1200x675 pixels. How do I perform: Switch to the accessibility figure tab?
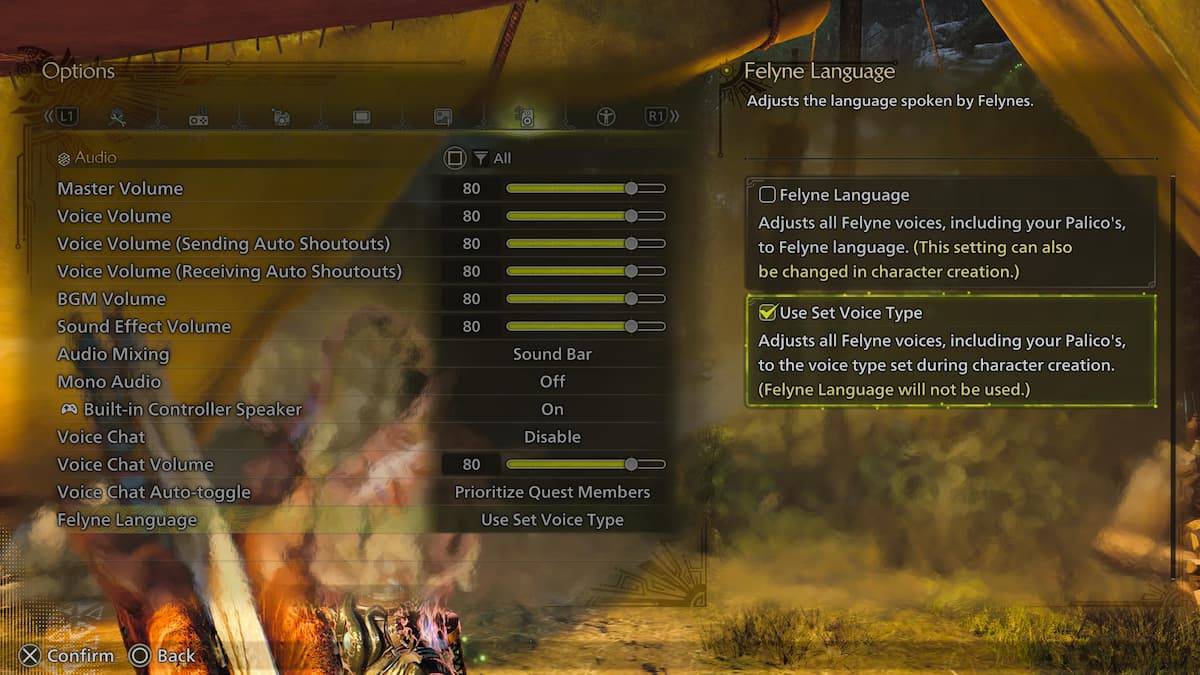tap(606, 117)
